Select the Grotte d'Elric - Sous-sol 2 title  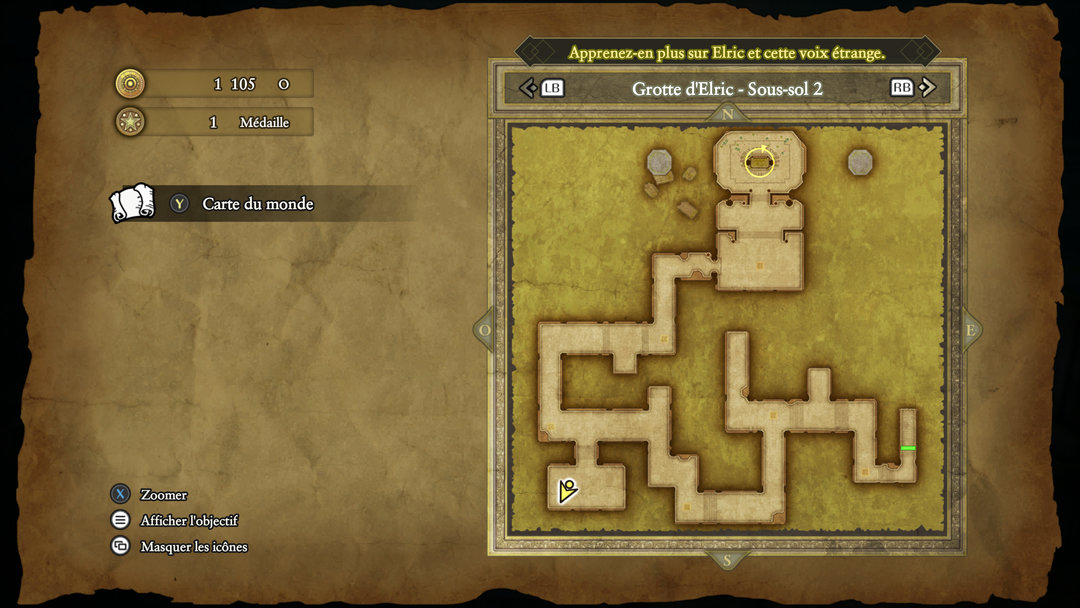point(727,88)
